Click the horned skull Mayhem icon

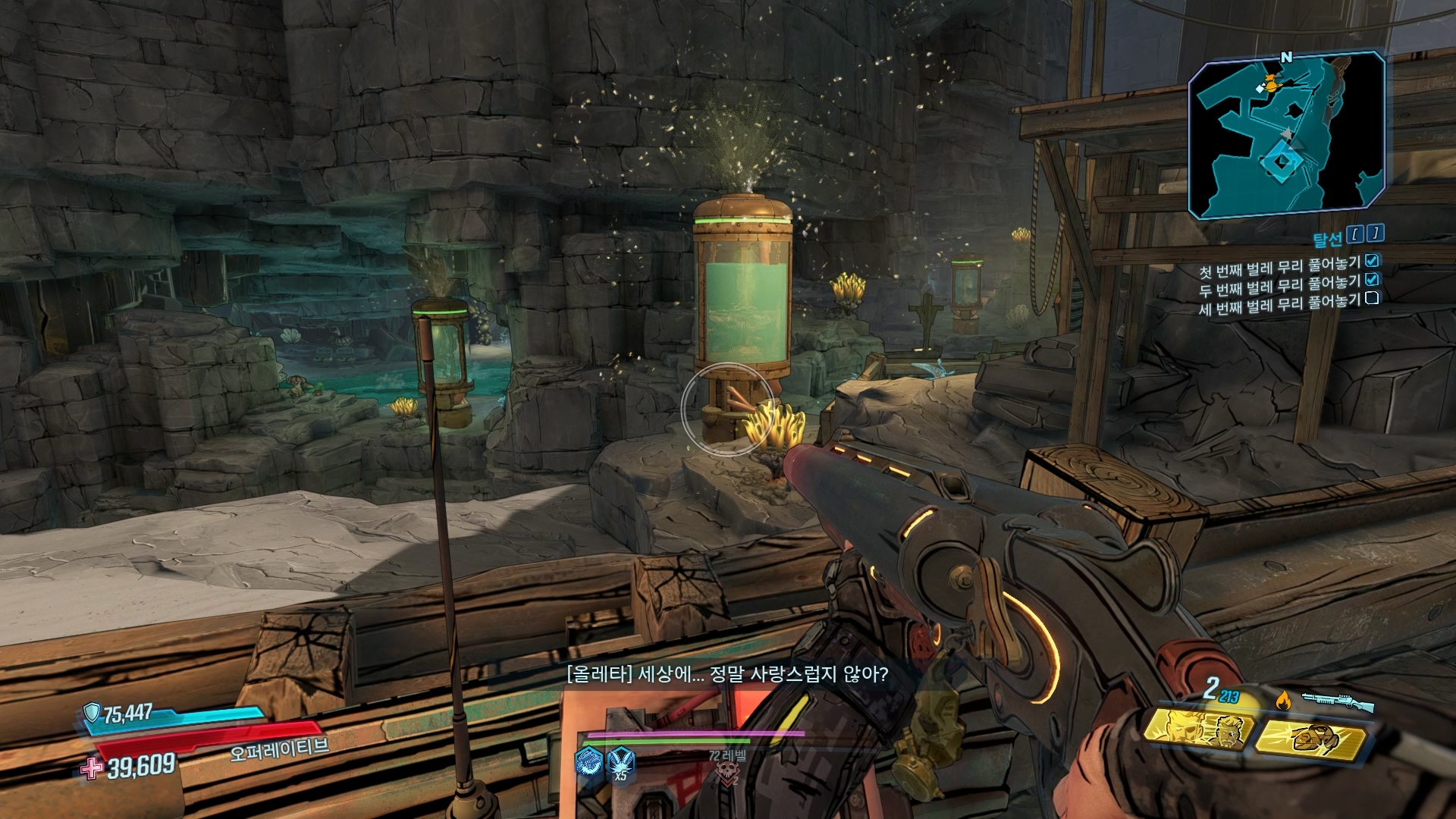point(726,773)
